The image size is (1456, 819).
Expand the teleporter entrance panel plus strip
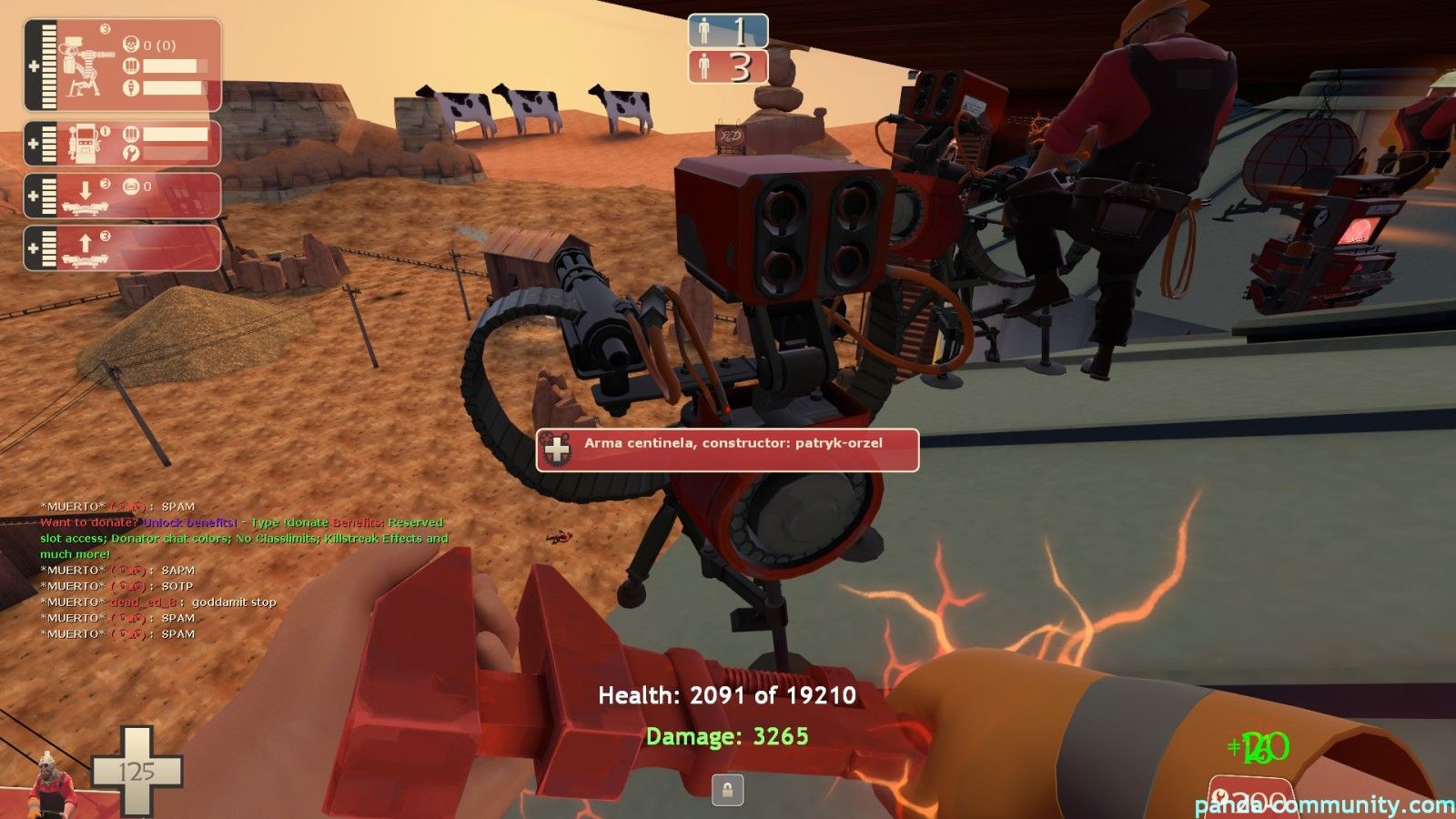tap(31, 194)
